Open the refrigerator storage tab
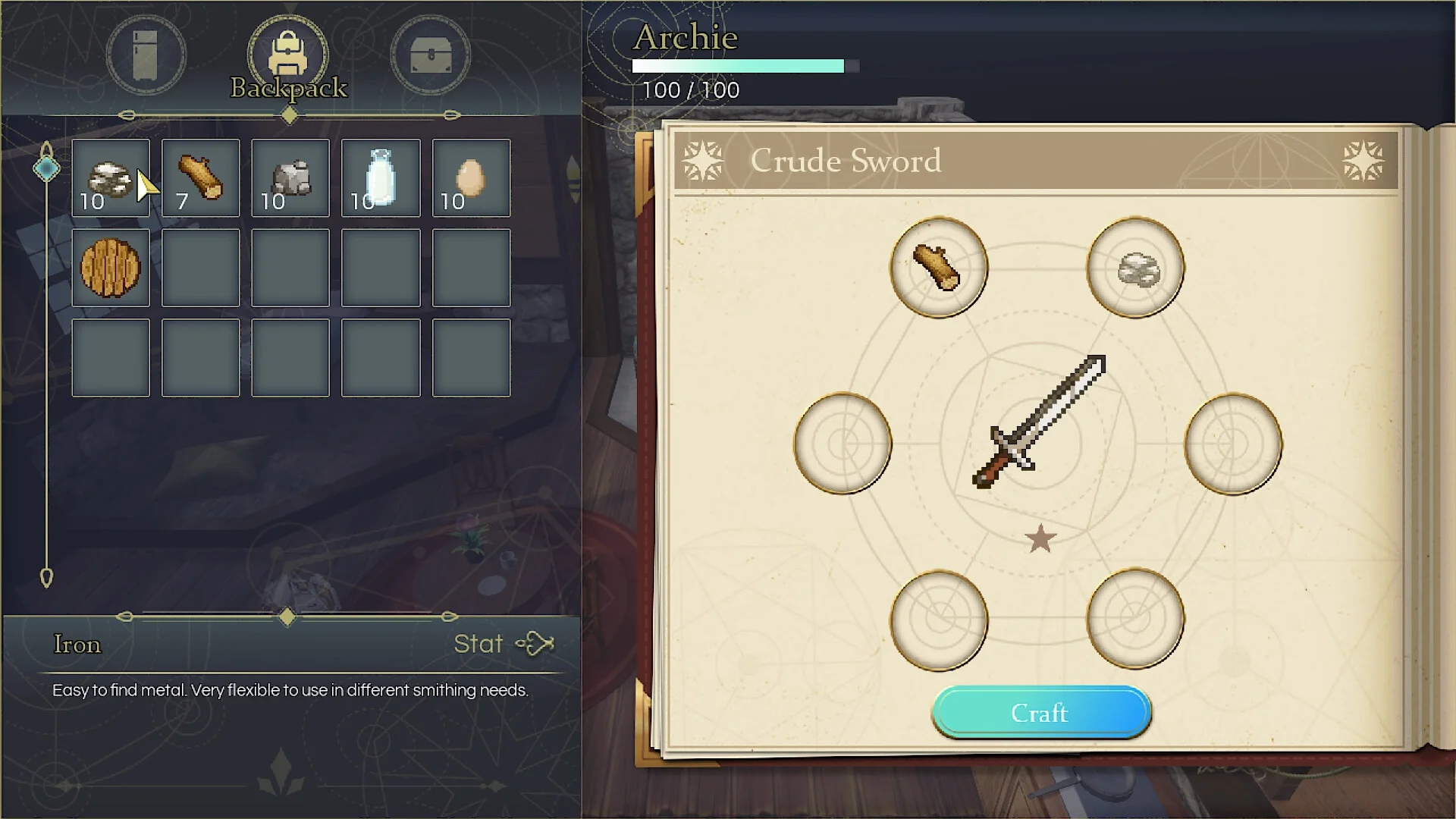 tap(146, 55)
